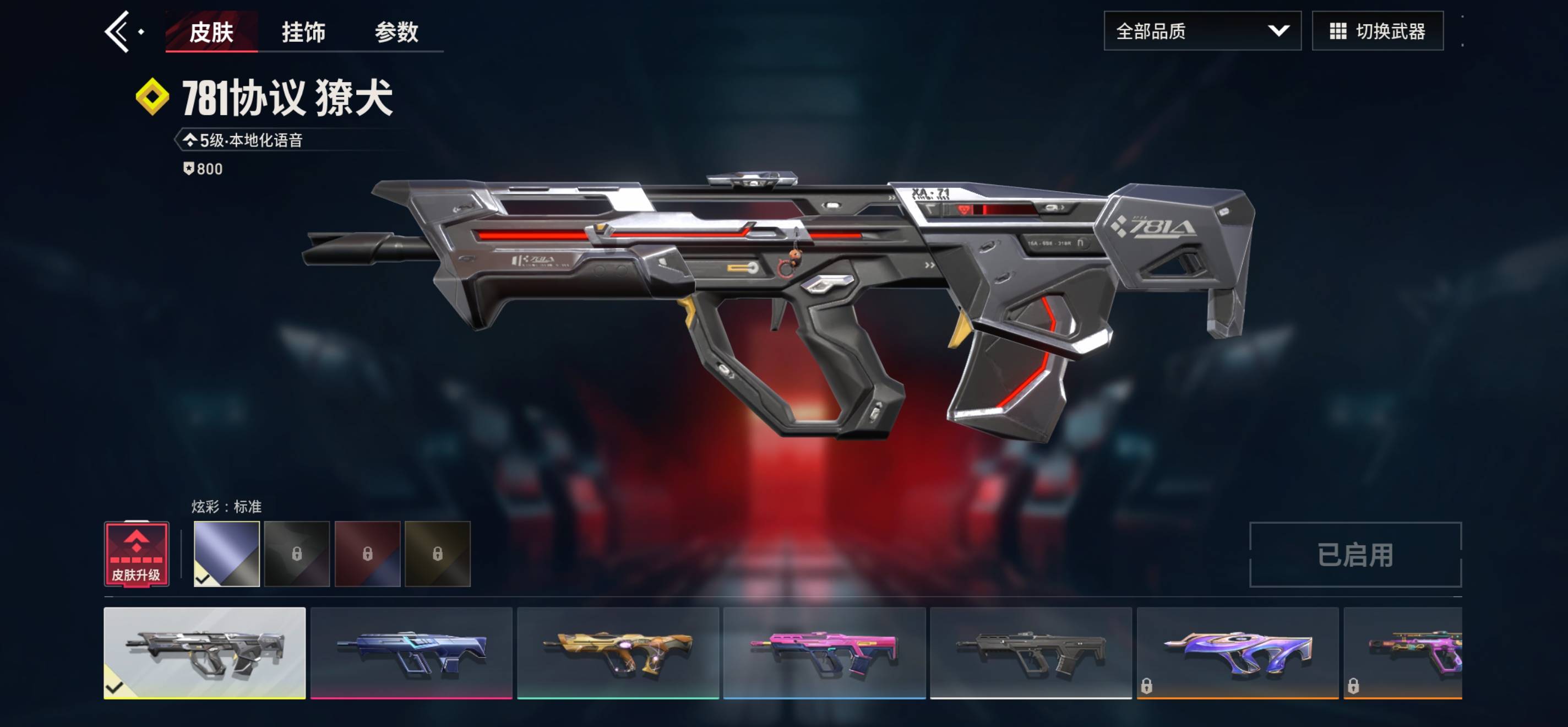Select the locked purple-blue curved skin thumbnail
Image resolution: width=1568 pixels, height=727 pixels.
click(1238, 653)
